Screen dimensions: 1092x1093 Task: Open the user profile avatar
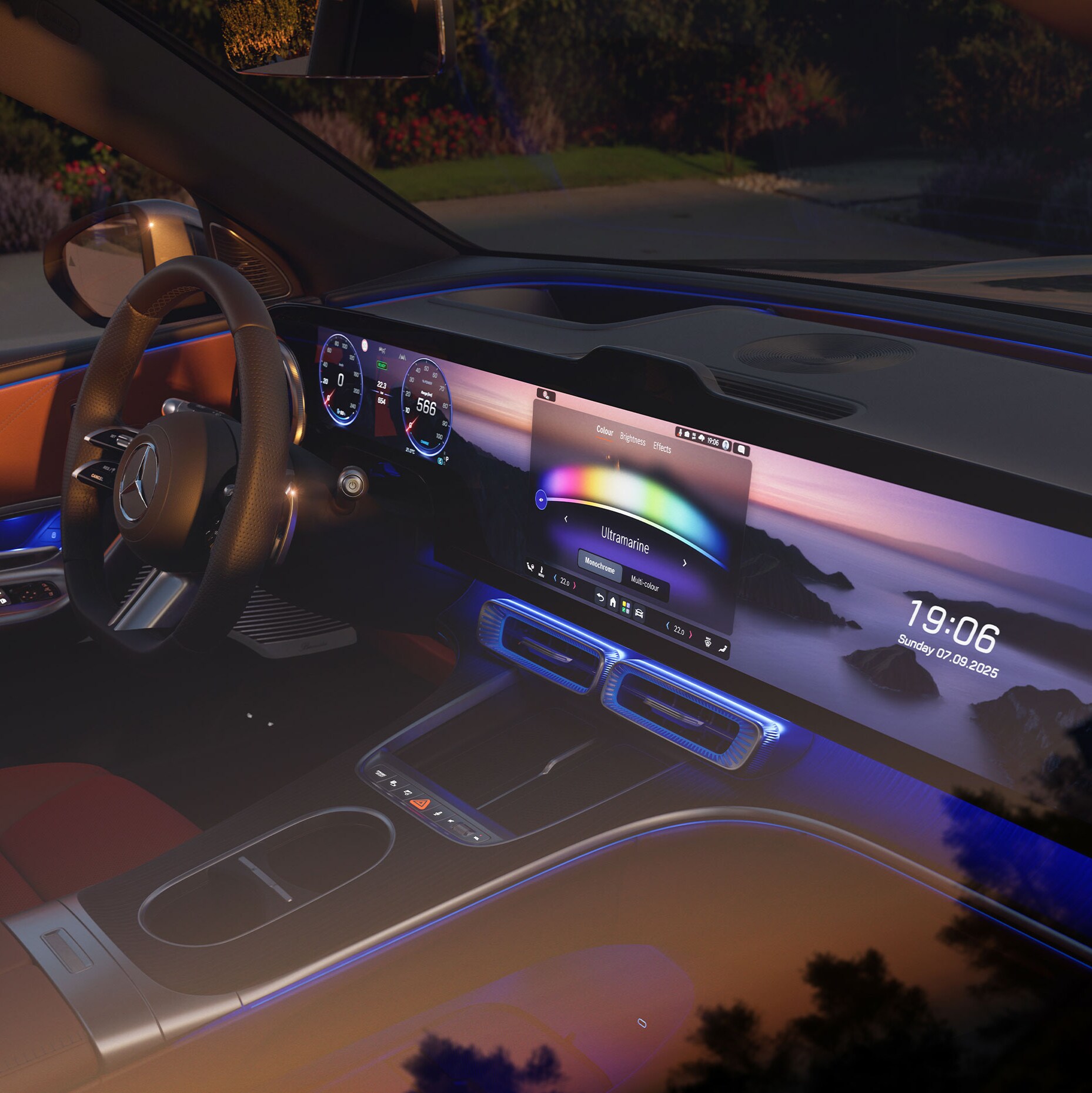pyautogui.click(x=726, y=445)
